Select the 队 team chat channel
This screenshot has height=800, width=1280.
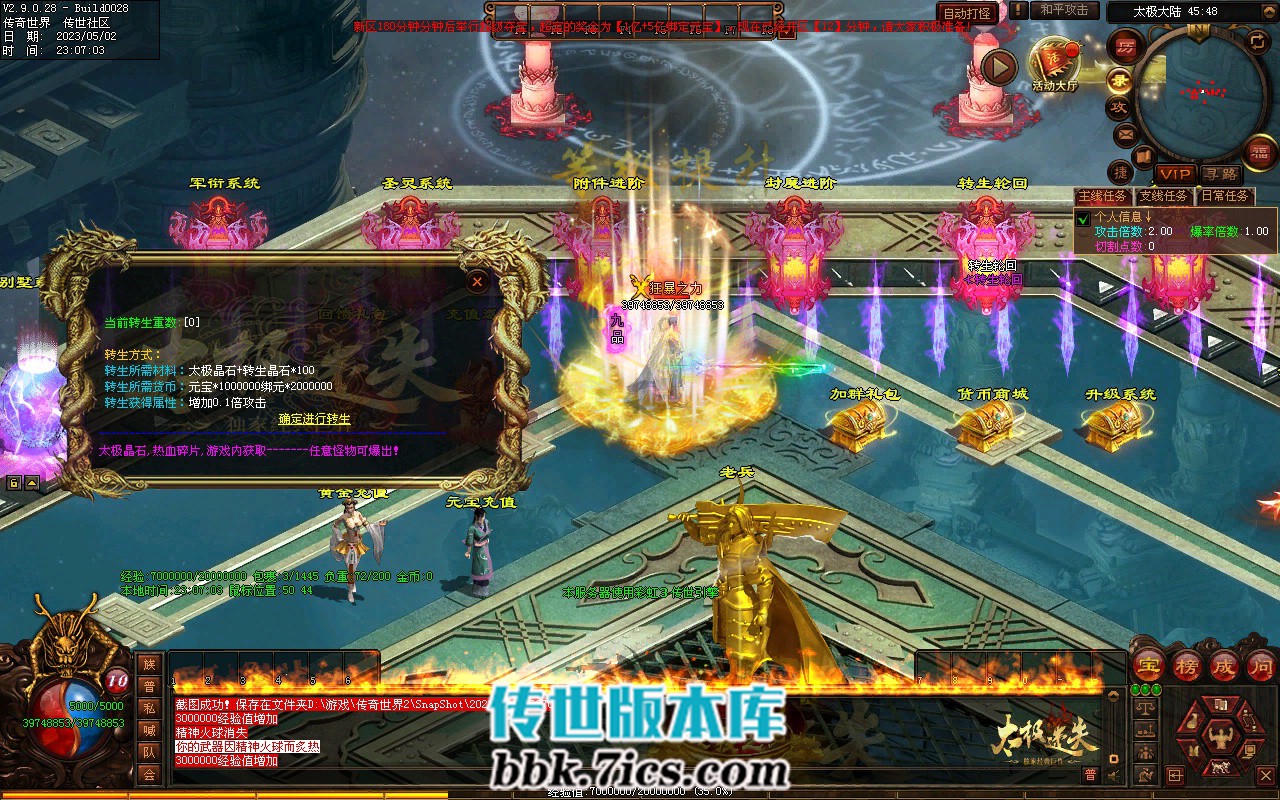[x=149, y=752]
